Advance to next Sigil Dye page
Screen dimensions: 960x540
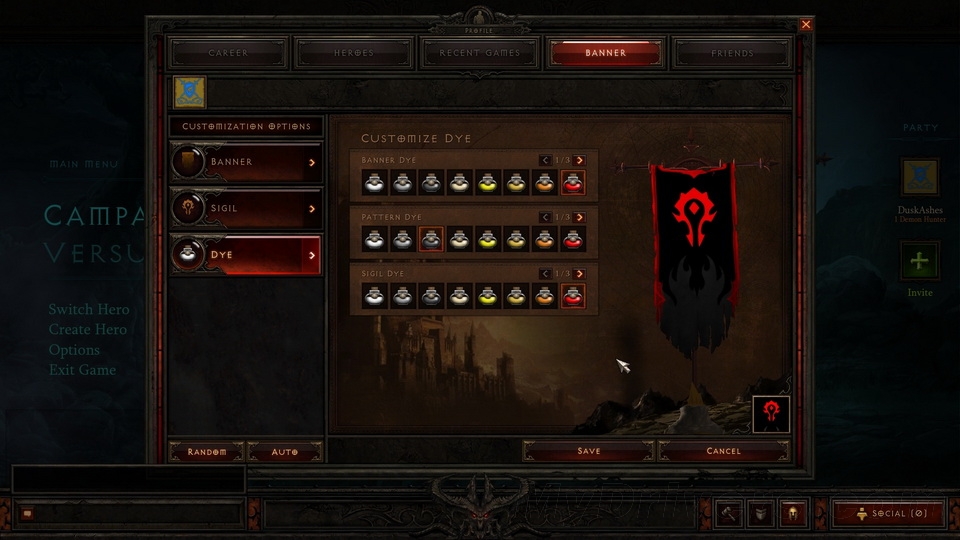pos(580,274)
